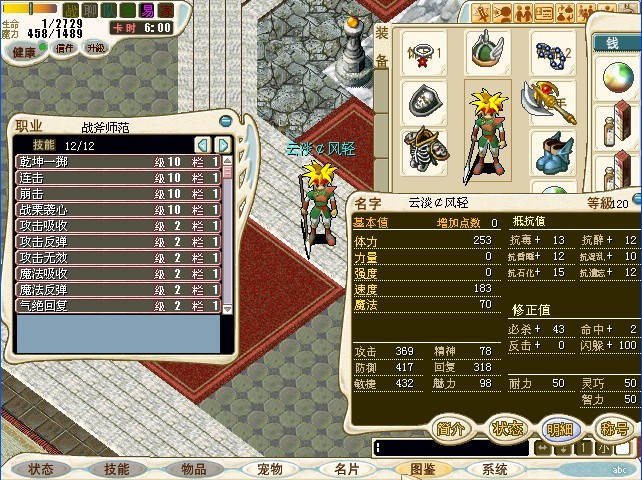Switch to the 称号 title tab
The width and height of the screenshot is (642, 480).
pyautogui.click(x=614, y=428)
